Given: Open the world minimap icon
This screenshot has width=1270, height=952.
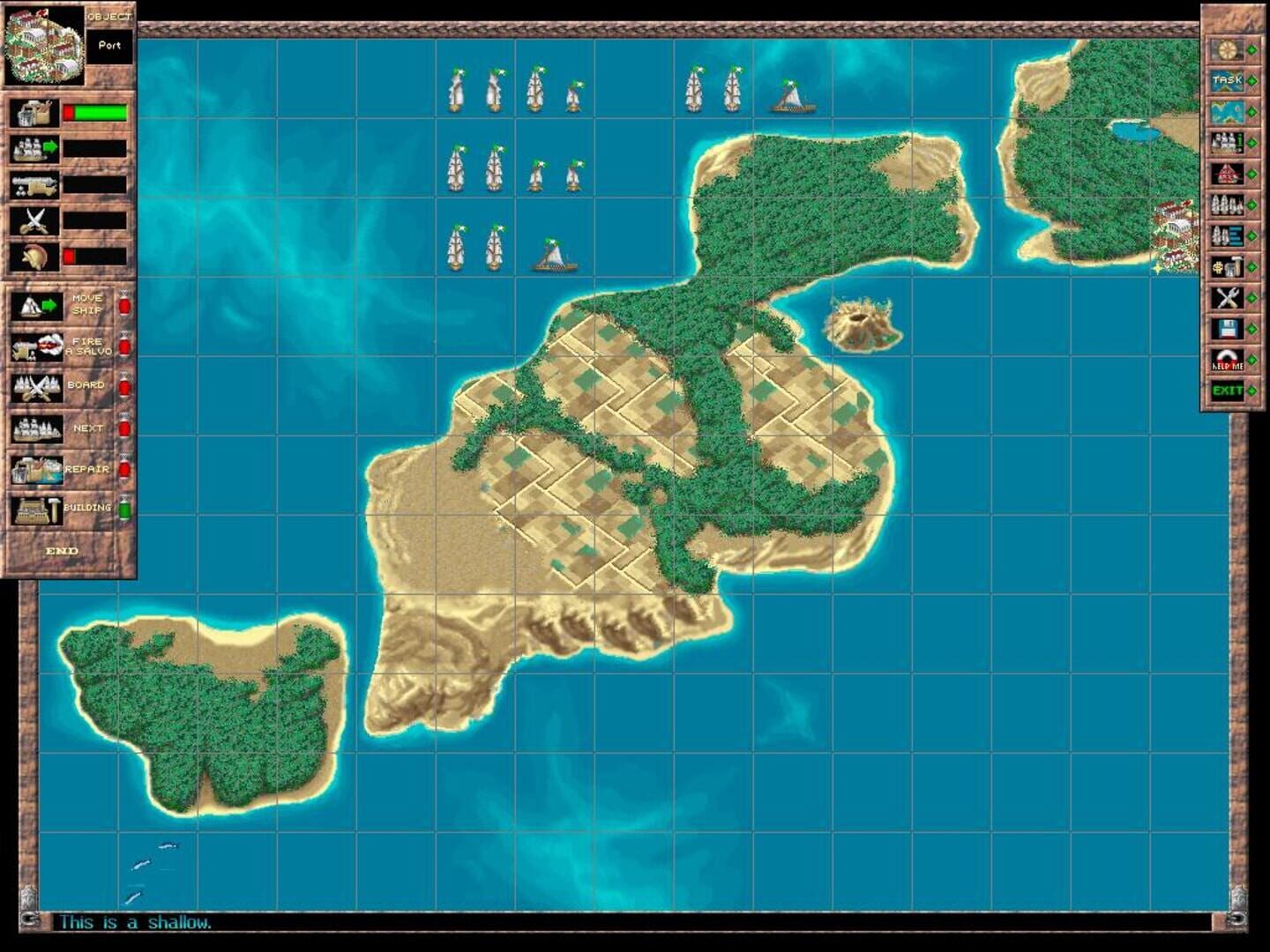Looking at the screenshot, I should pos(1226,110).
